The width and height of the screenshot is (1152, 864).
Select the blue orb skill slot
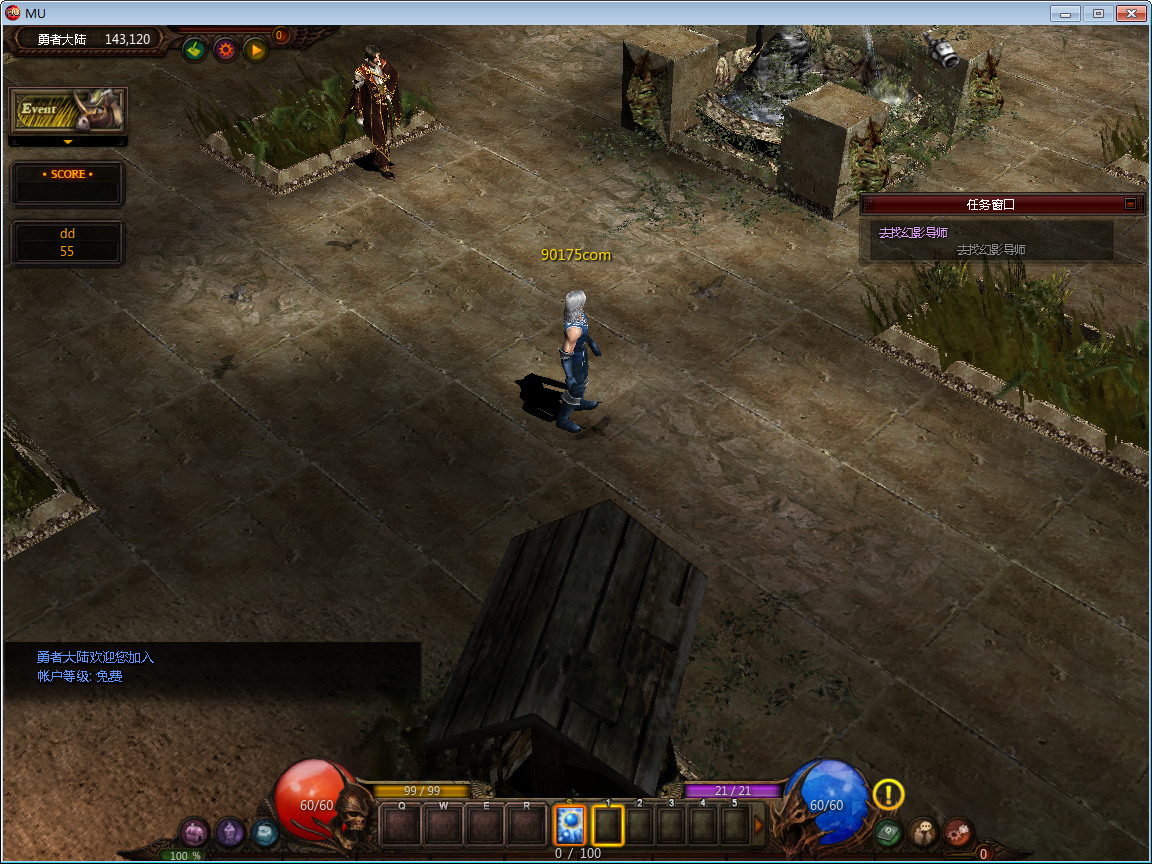[x=570, y=825]
